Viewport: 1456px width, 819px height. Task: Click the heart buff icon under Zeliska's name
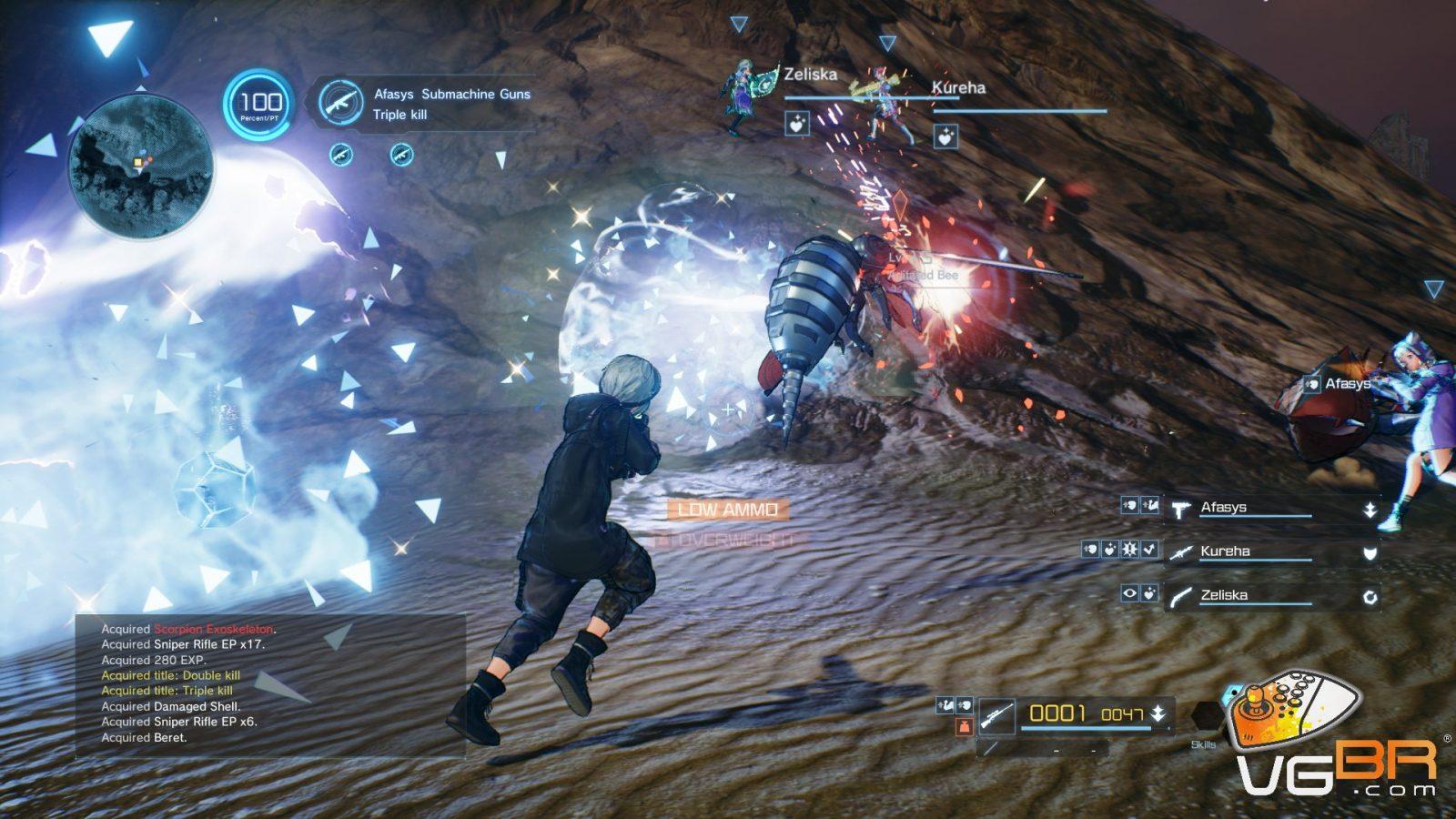point(797,124)
